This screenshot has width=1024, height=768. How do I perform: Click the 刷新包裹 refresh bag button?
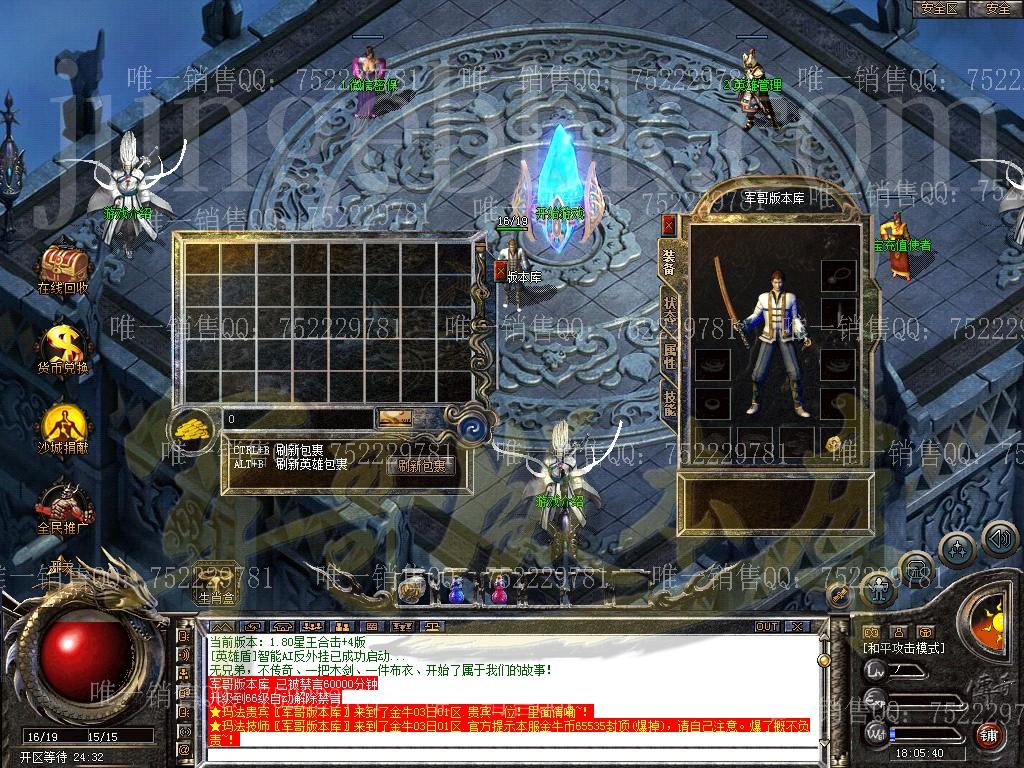point(420,465)
